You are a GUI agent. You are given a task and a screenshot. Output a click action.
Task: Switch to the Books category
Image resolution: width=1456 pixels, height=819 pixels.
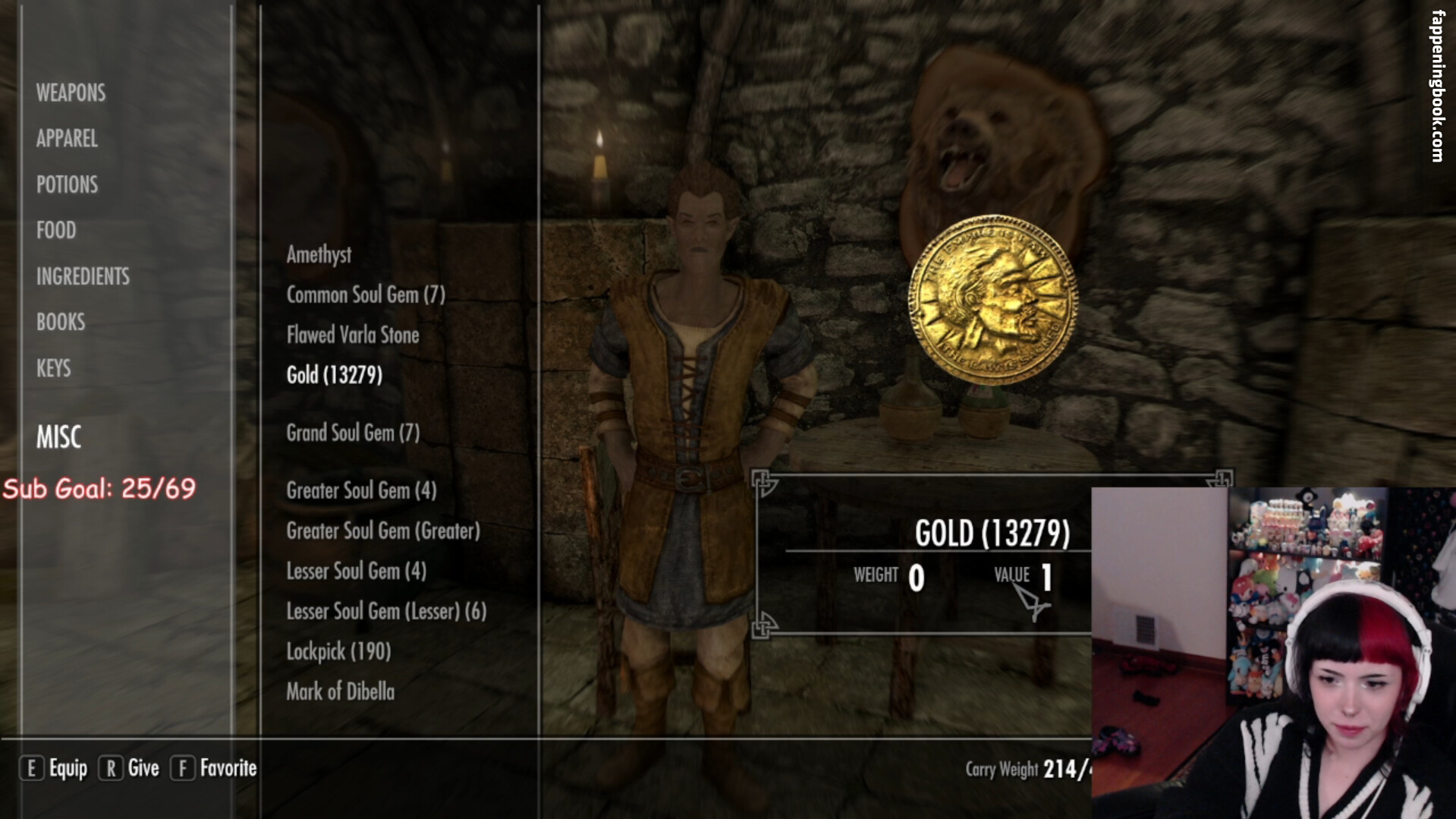click(x=61, y=323)
